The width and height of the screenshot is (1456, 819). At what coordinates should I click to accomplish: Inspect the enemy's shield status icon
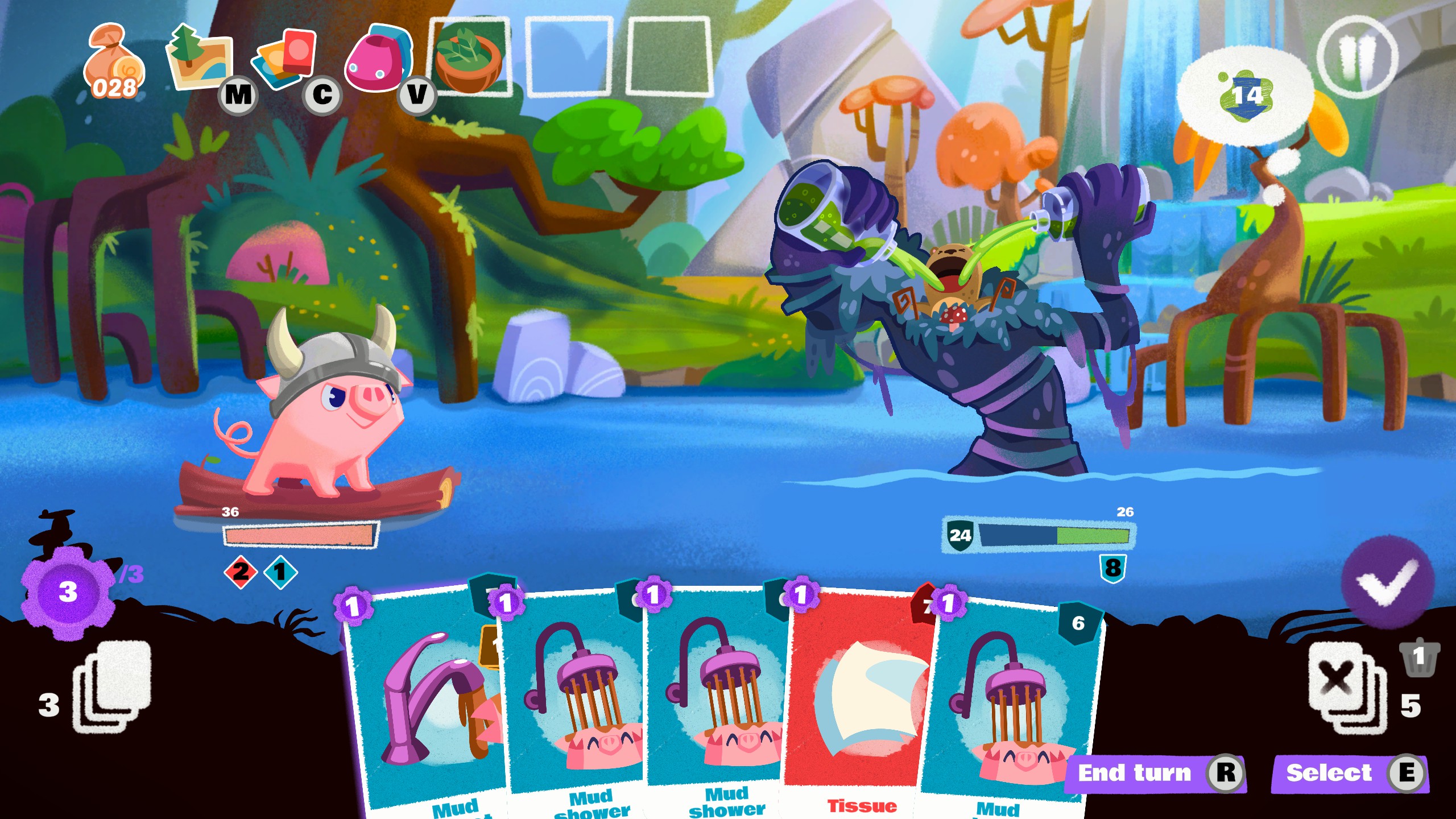click(x=1112, y=568)
